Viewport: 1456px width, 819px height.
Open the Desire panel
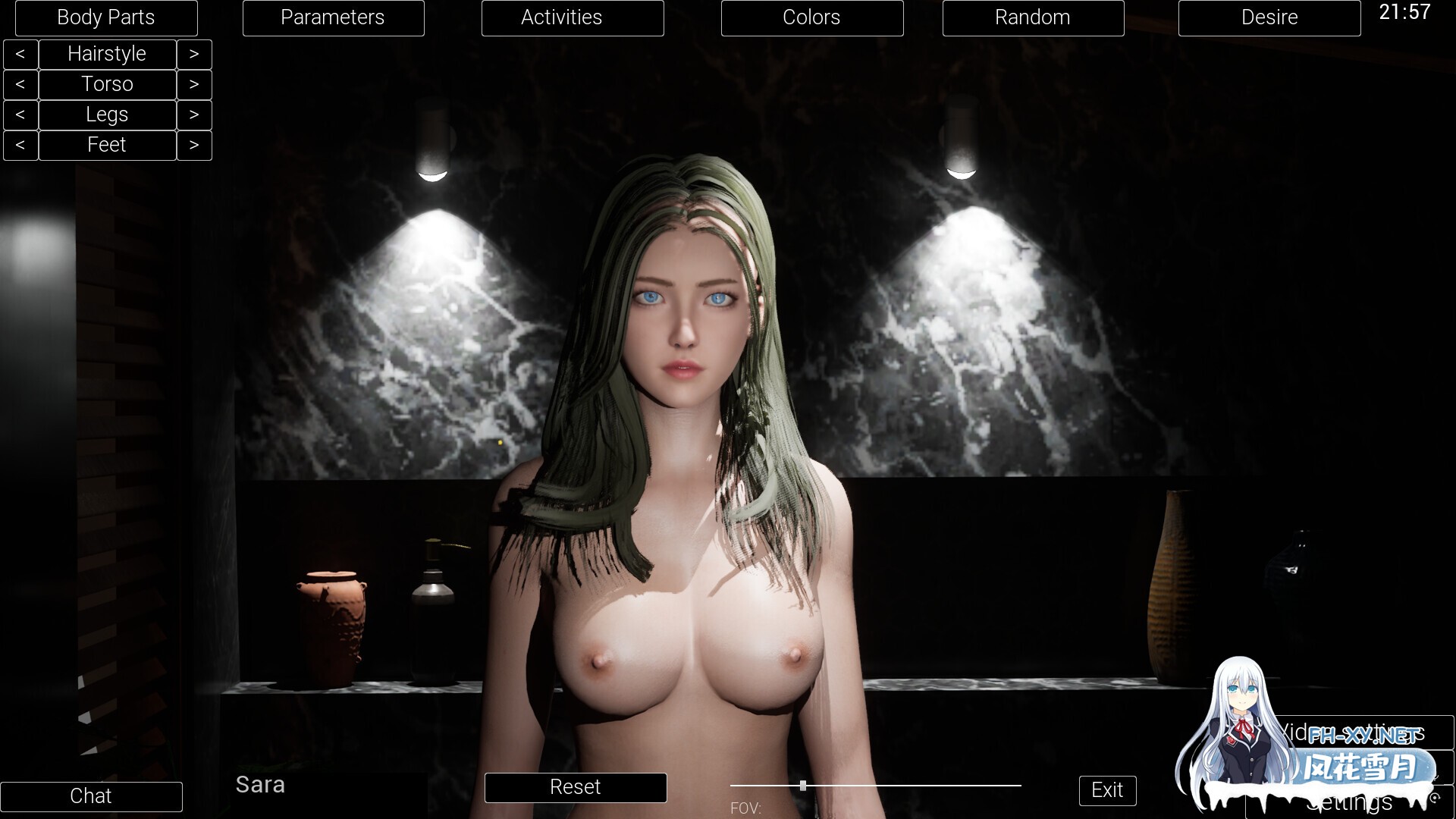(1269, 17)
